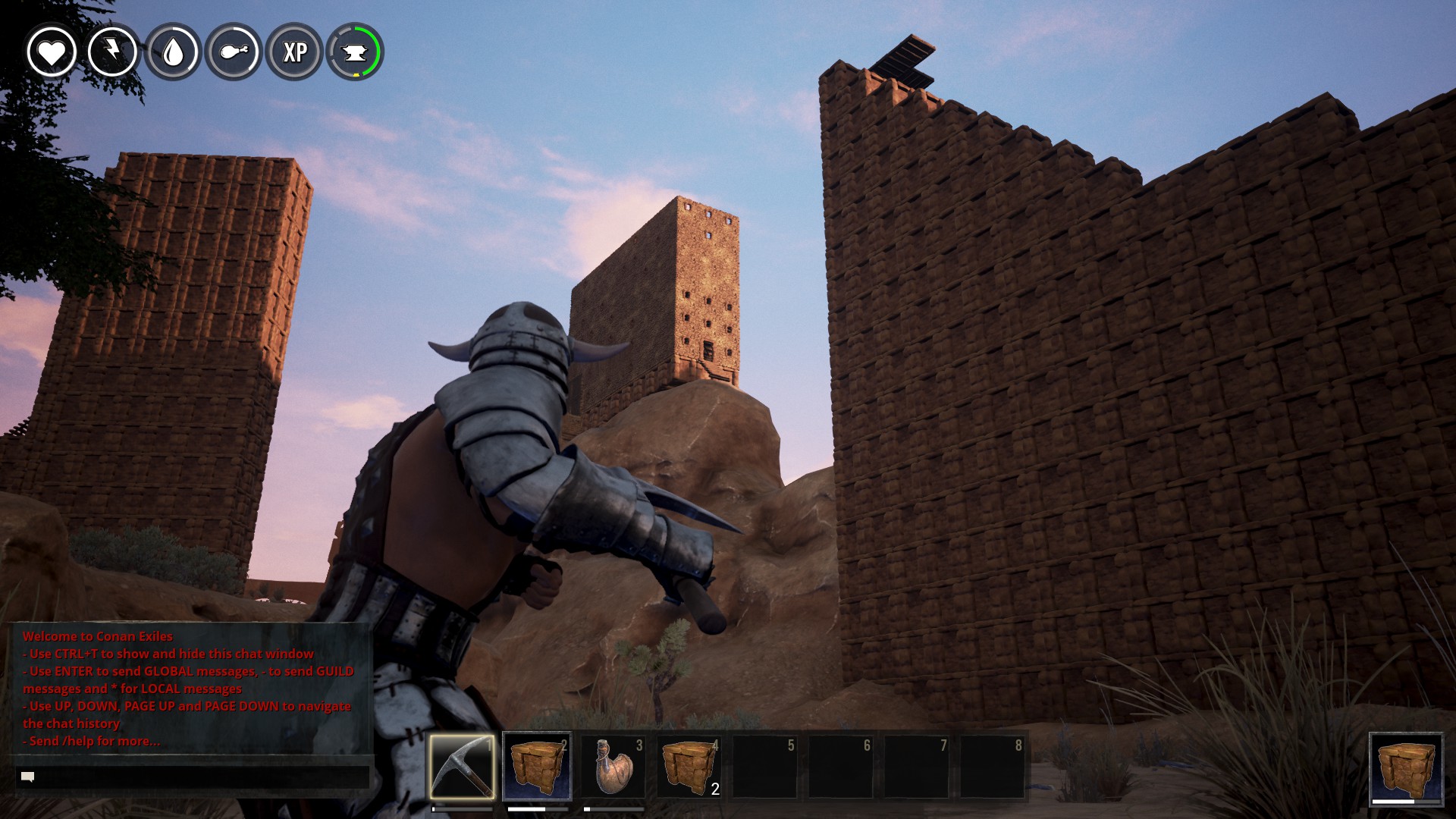Click the meat drumstick hunger icon
Image resolution: width=1456 pixels, height=819 pixels.
tap(234, 52)
